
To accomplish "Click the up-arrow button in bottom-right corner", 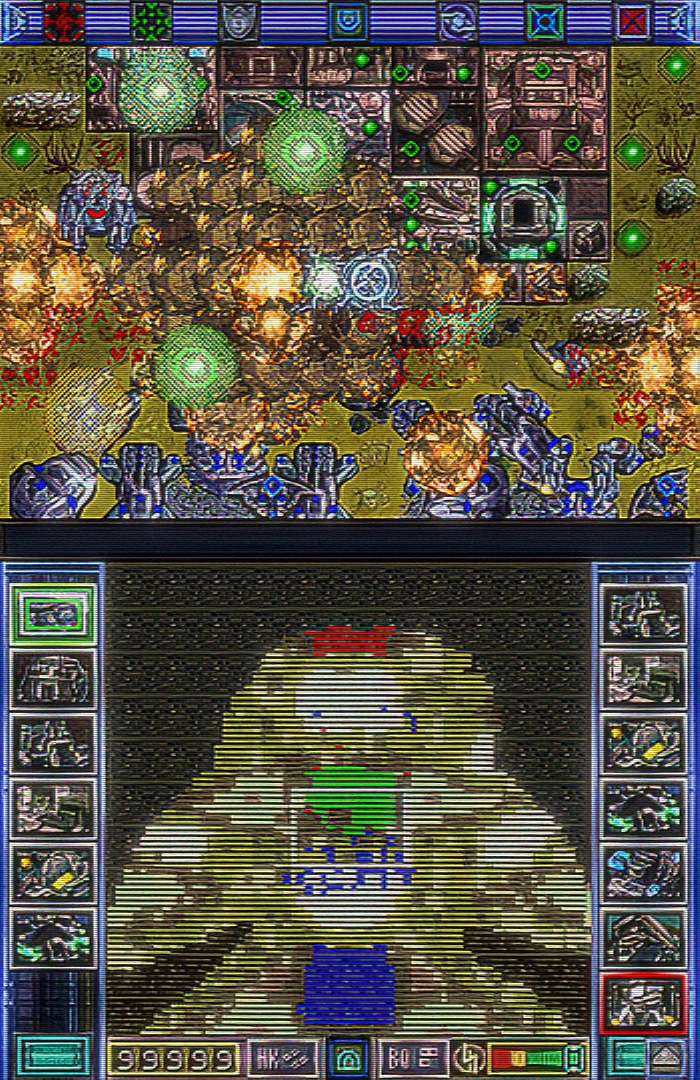I will (667, 1057).
